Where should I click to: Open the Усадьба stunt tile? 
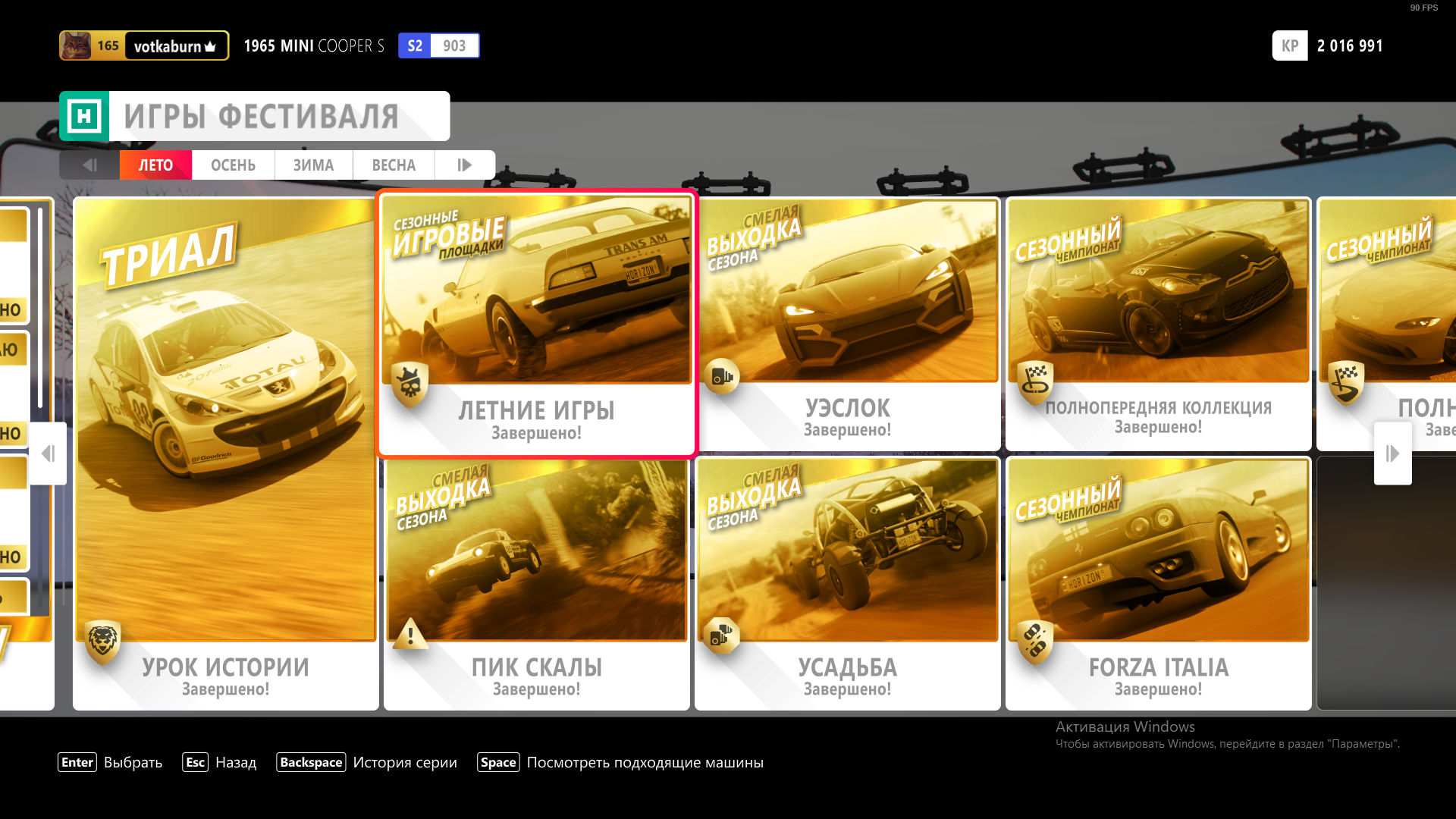[x=848, y=582]
